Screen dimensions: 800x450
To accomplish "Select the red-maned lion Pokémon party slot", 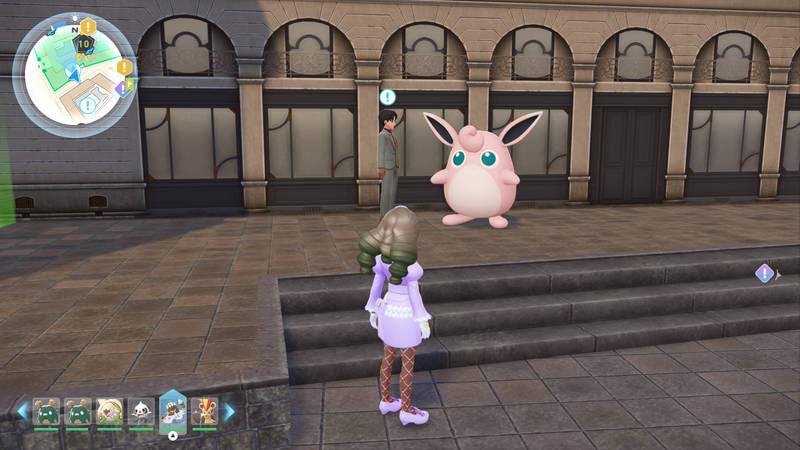I will [x=203, y=411].
